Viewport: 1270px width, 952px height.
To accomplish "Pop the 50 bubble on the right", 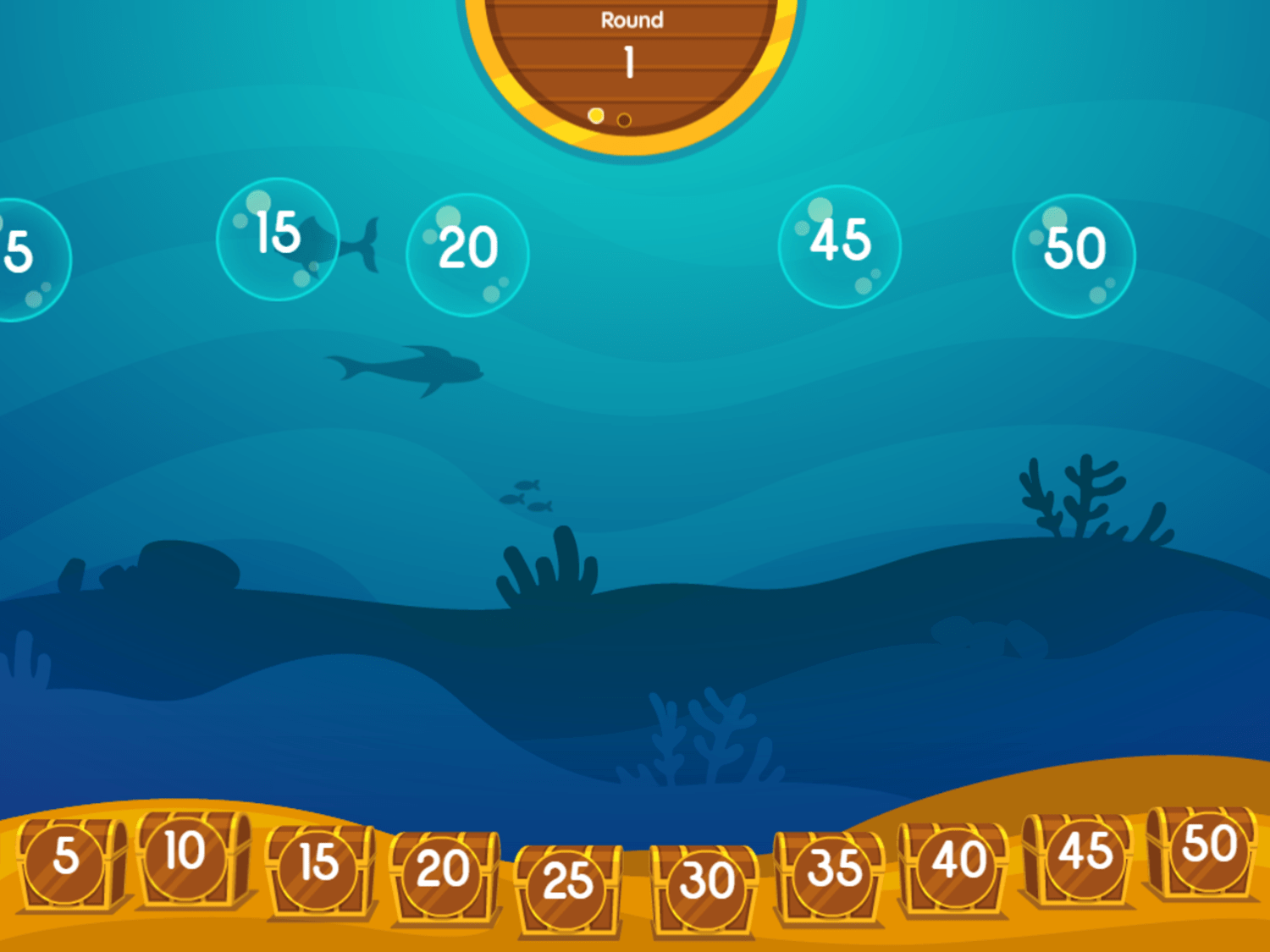I will [1073, 250].
